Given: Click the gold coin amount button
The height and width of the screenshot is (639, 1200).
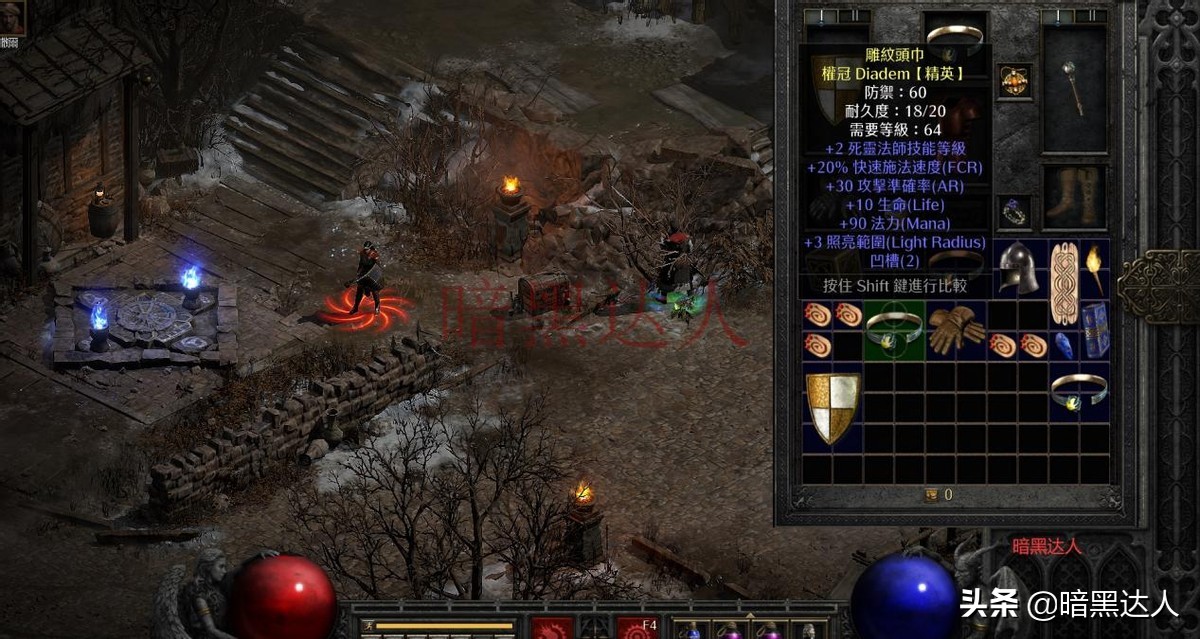Looking at the screenshot, I should coord(932,494).
